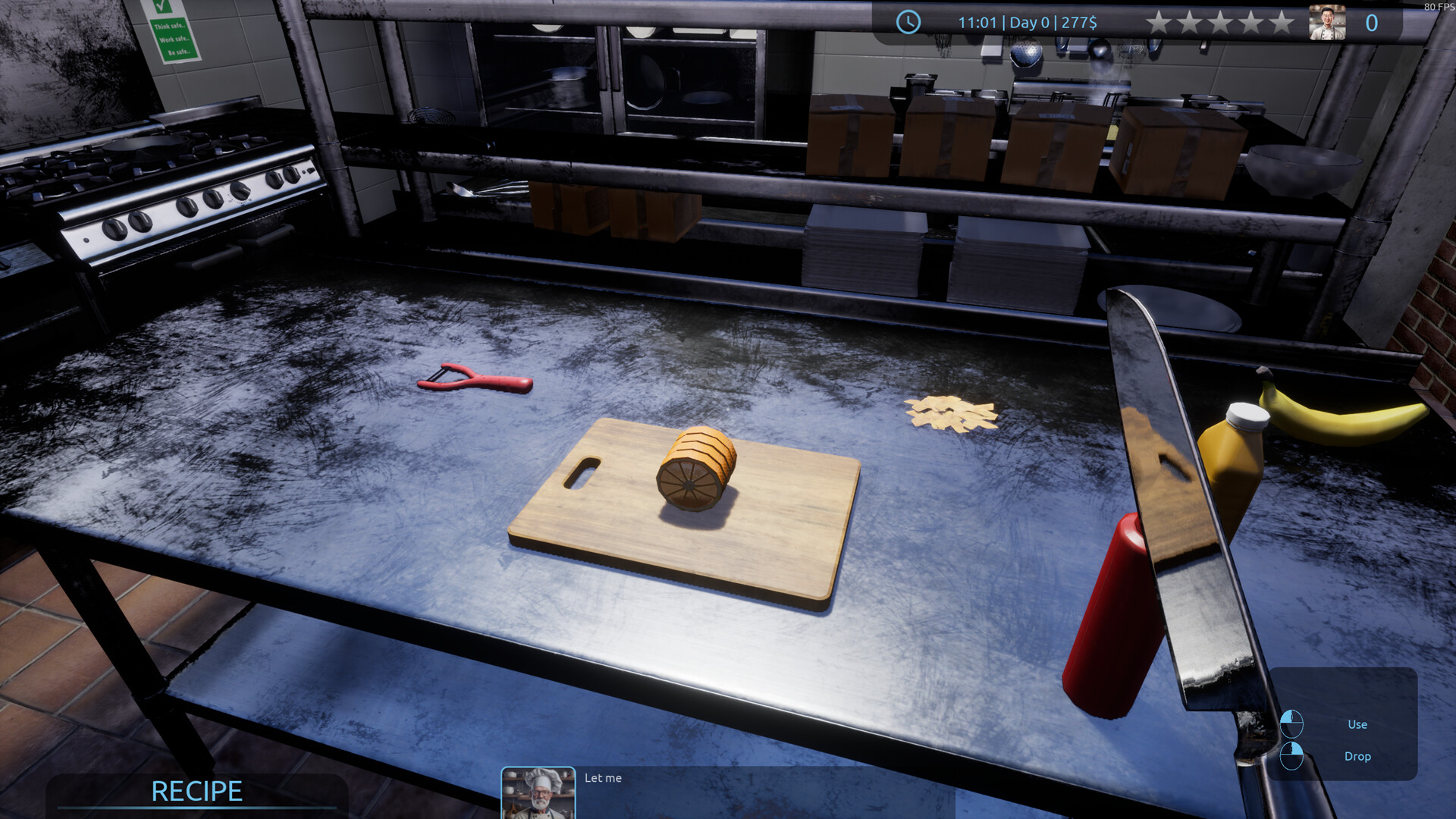Click the Use action label
Image resolution: width=1456 pixels, height=819 pixels.
point(1357,724)
